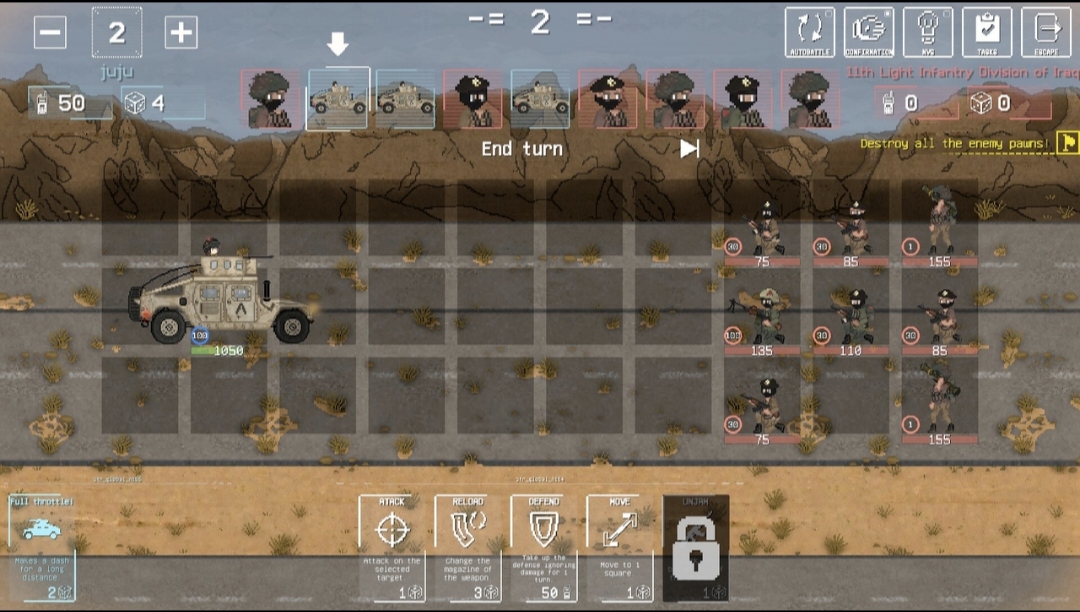
Task: Click the skip-forward arrow beside End turn
Action: pos(689,149)
